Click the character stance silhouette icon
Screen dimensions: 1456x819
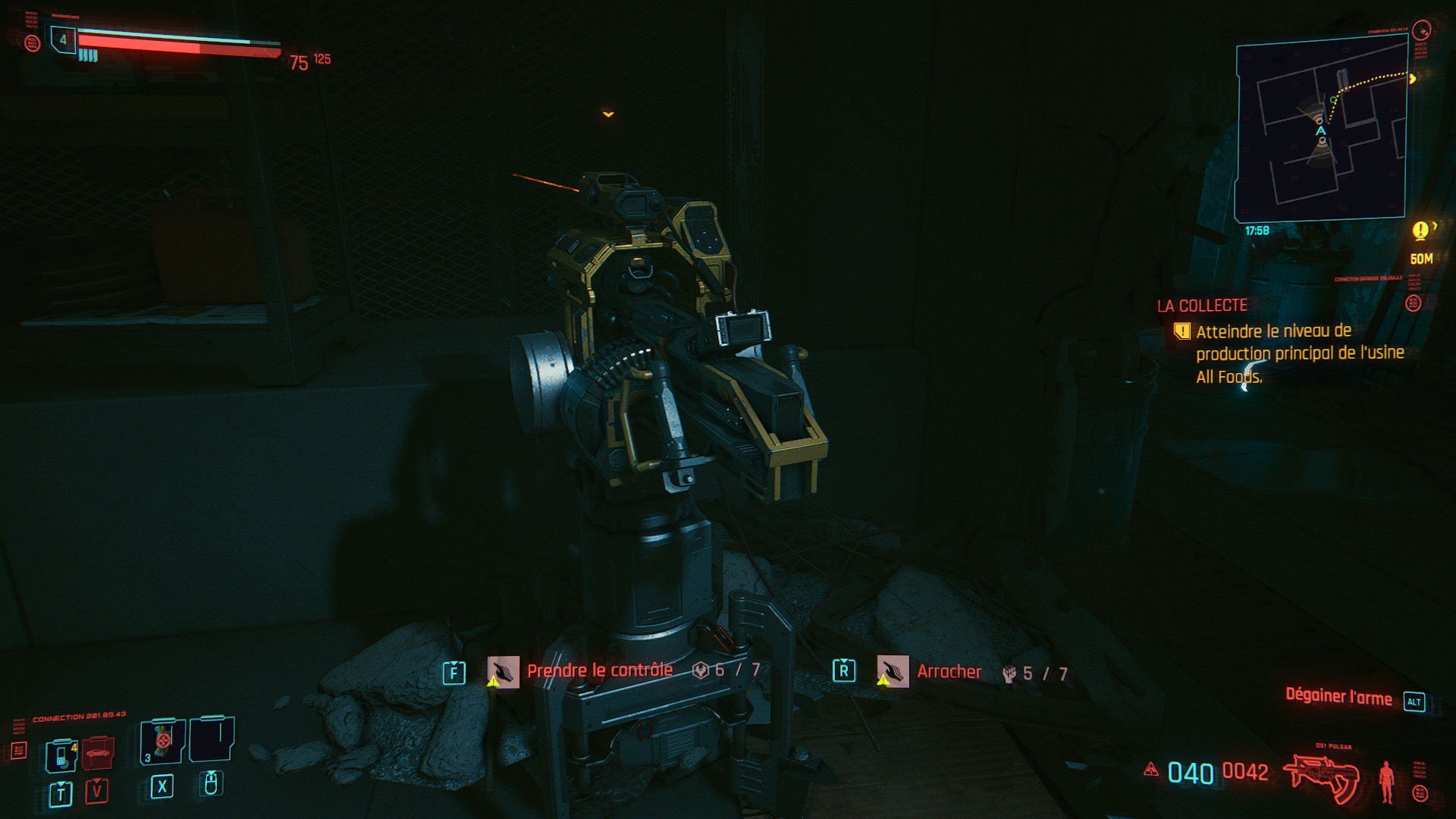1387,781
